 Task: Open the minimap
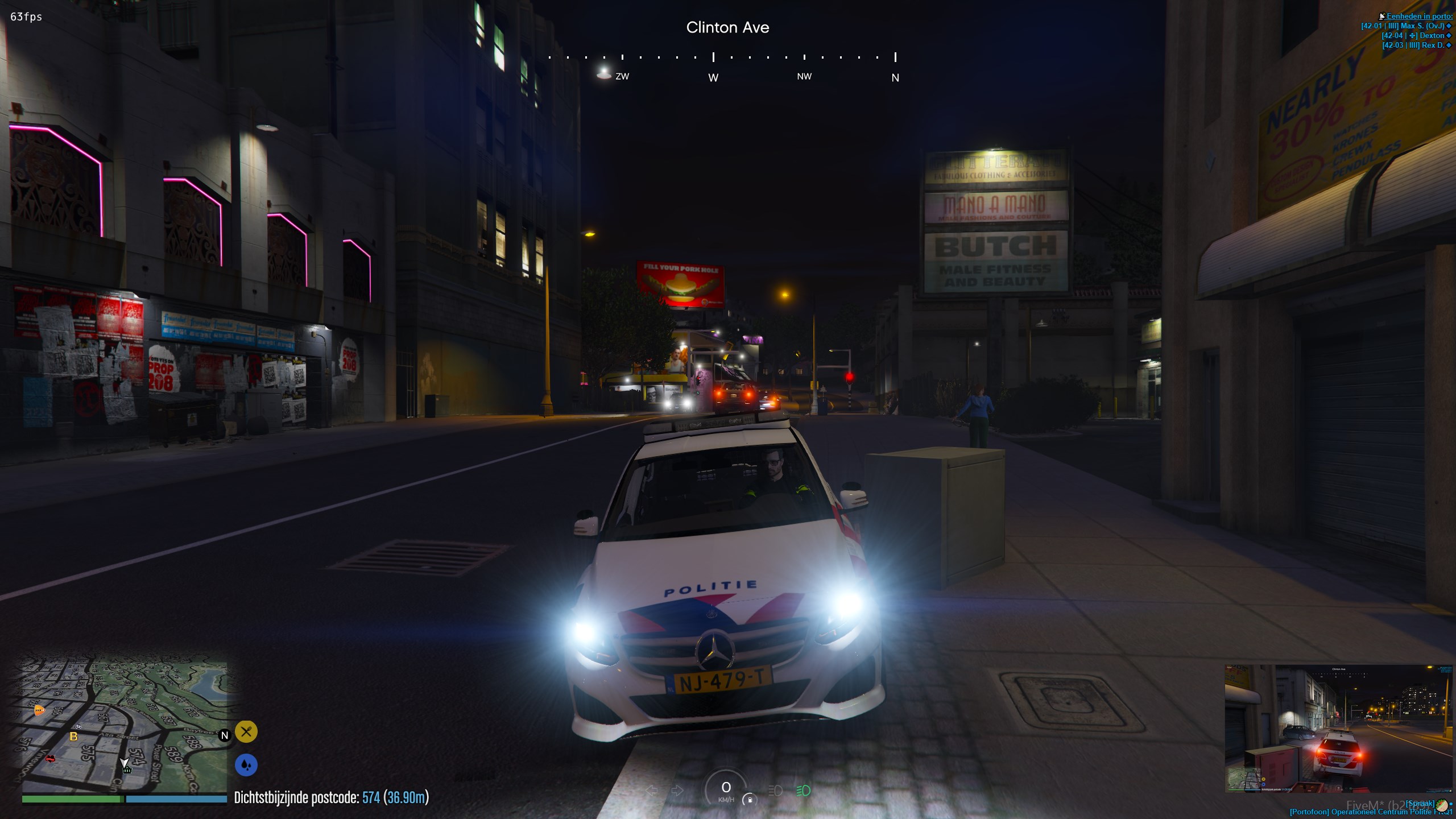pos(124,727)
